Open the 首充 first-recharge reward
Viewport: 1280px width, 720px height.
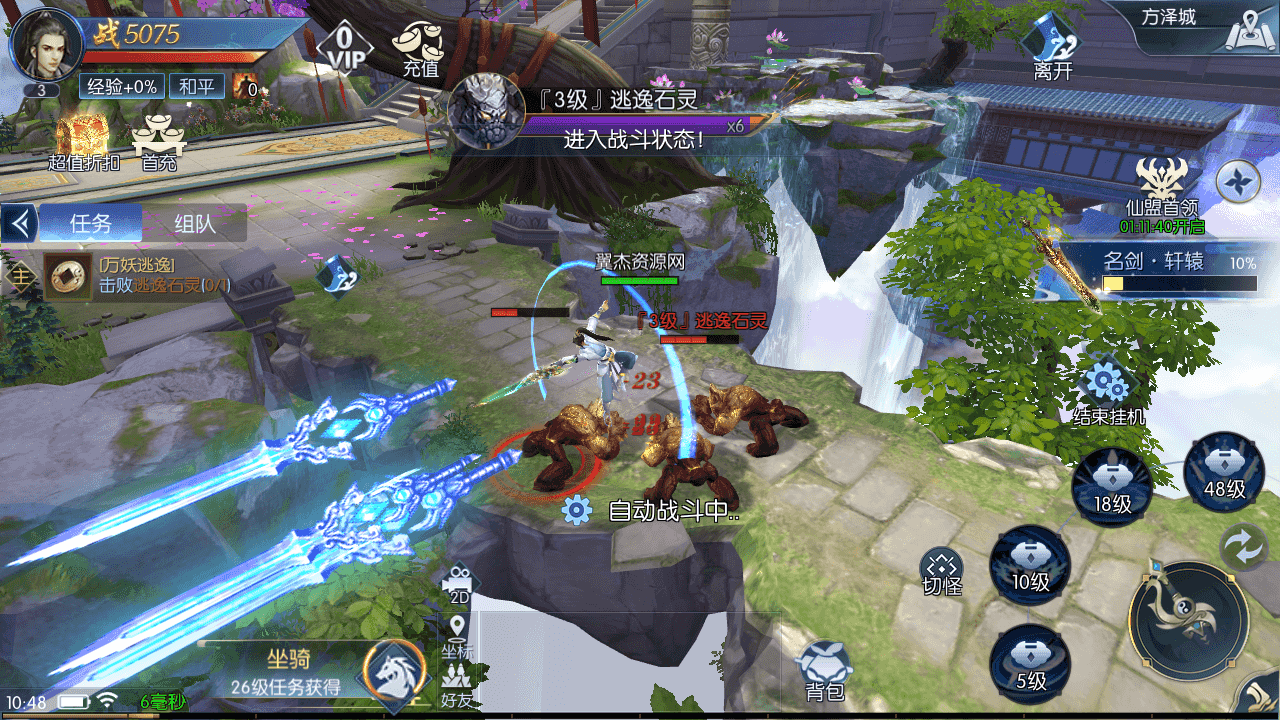tap(159, 141)
